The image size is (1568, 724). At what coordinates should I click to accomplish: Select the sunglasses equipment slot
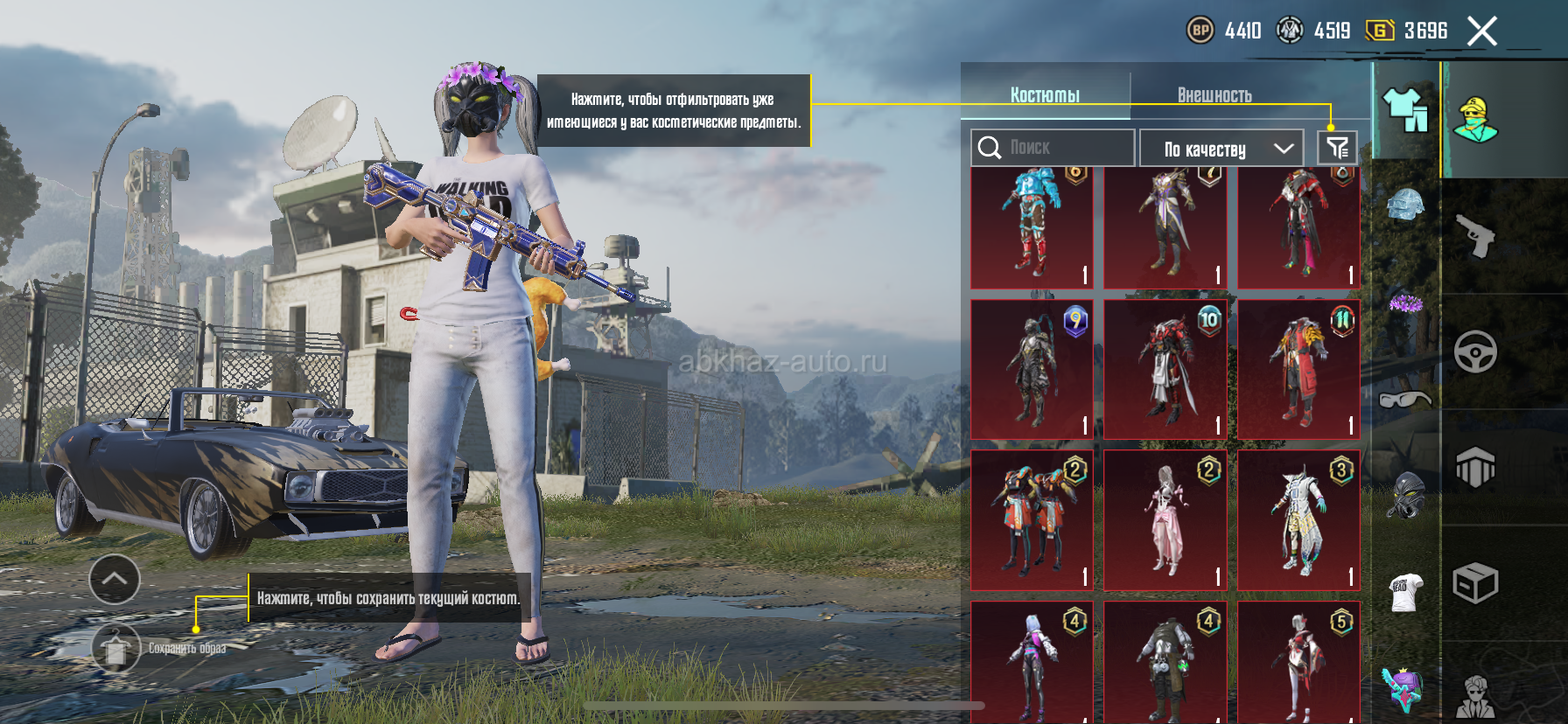pyautogui.click(x=1405, y=400)
